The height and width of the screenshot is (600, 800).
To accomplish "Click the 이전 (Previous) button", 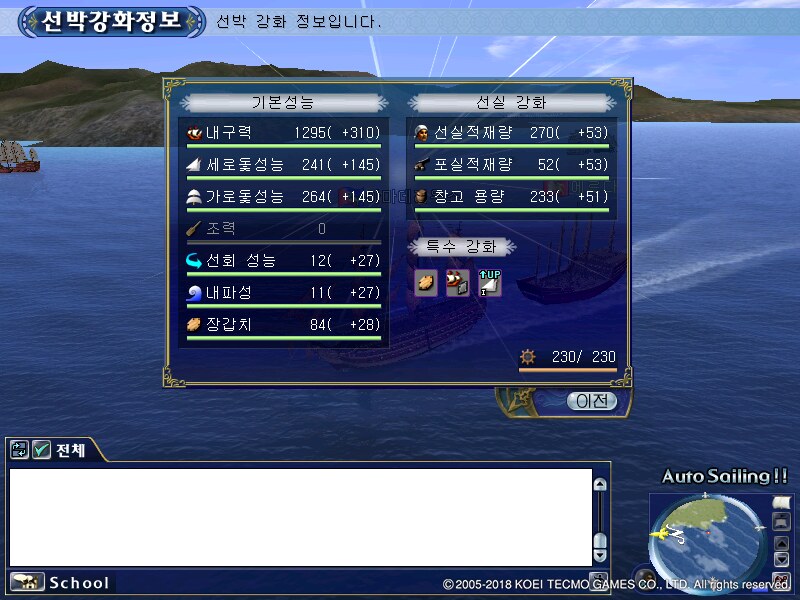I will point(592,401).
